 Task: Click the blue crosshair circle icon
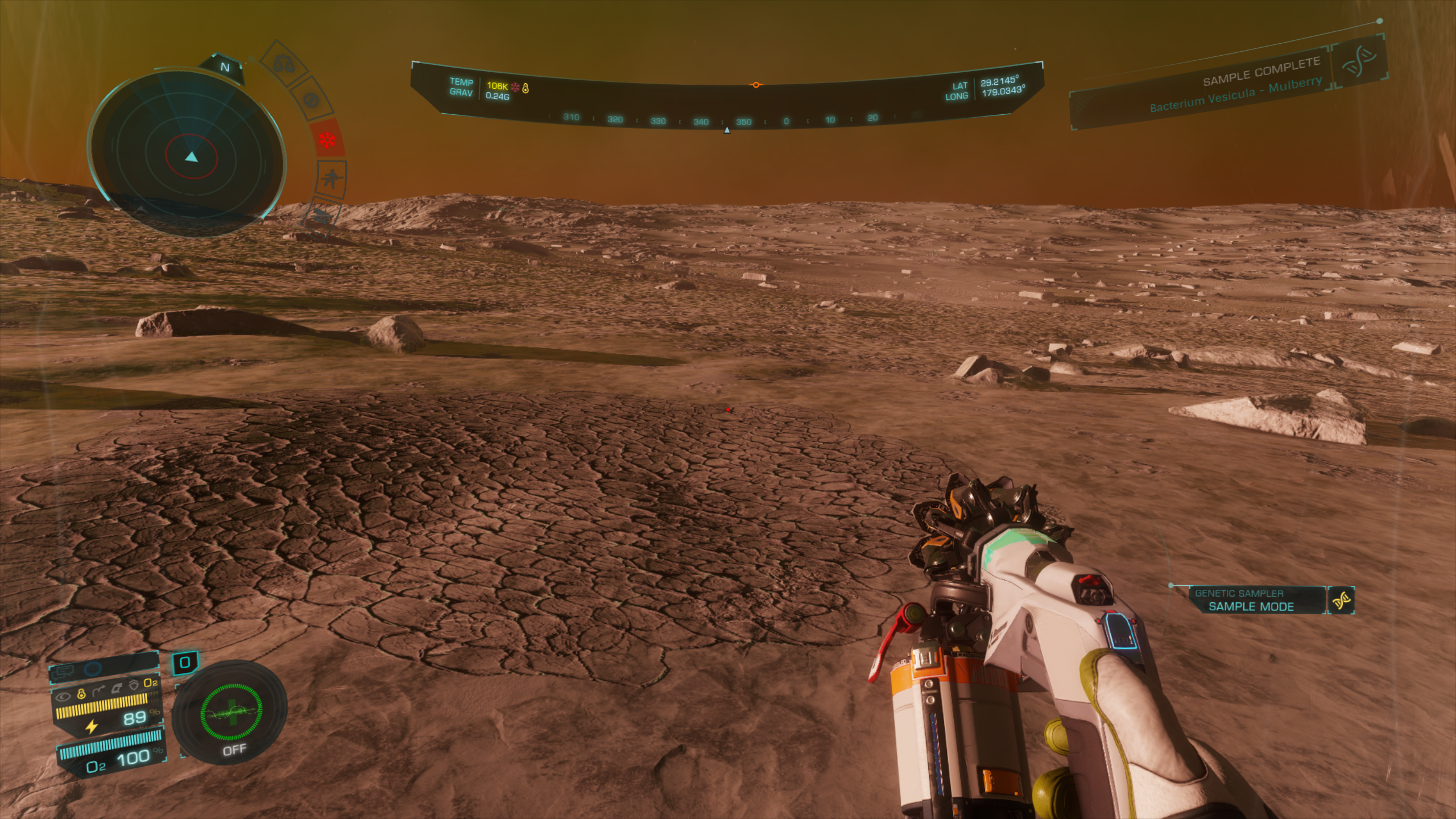point(93,669)
